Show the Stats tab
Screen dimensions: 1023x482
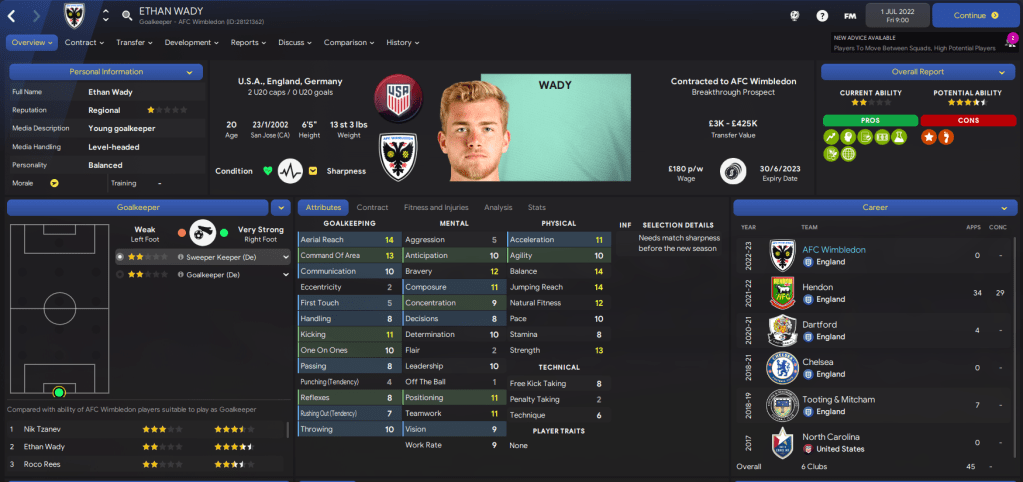537,207
